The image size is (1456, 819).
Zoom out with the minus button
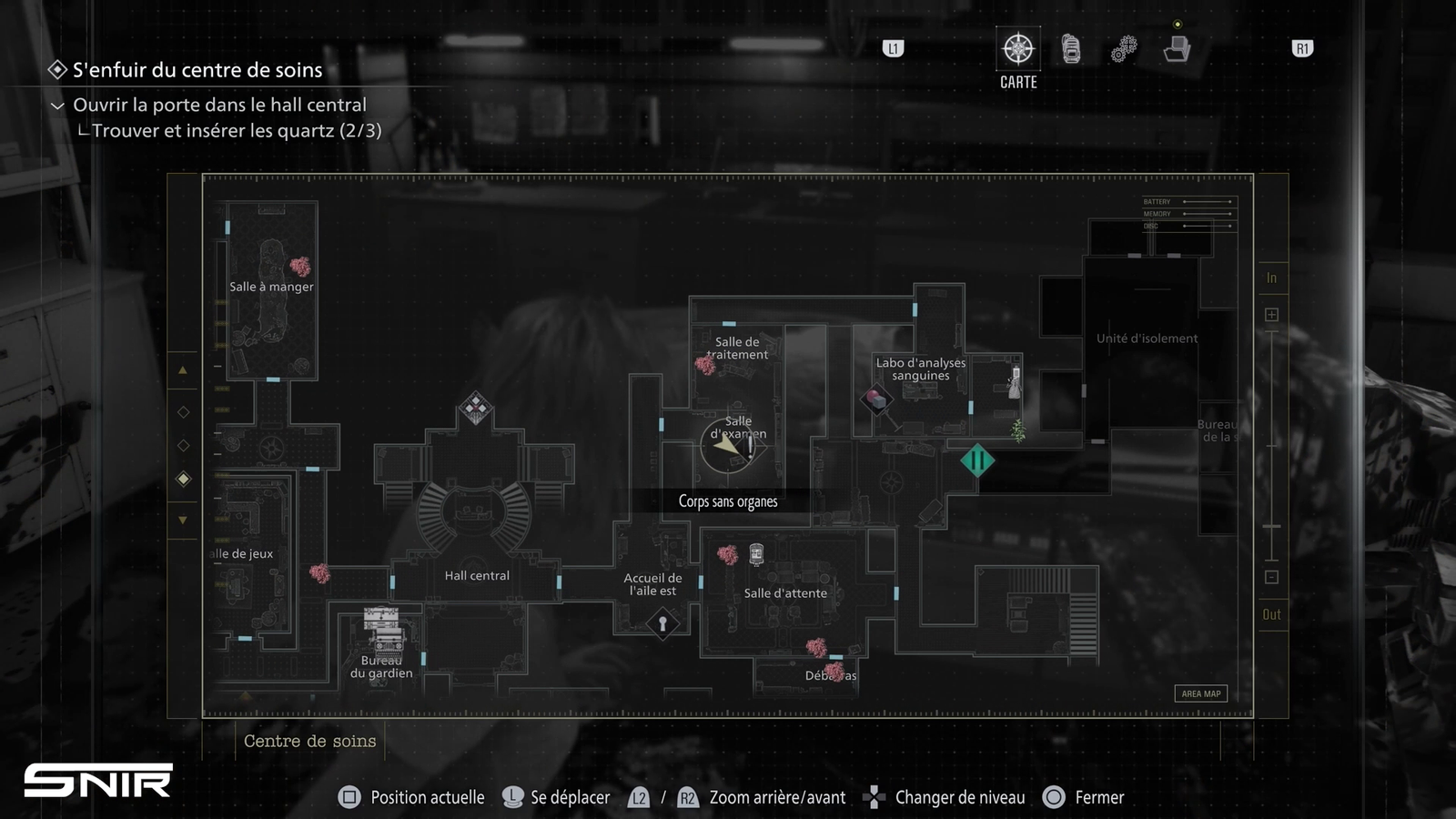1271,577
